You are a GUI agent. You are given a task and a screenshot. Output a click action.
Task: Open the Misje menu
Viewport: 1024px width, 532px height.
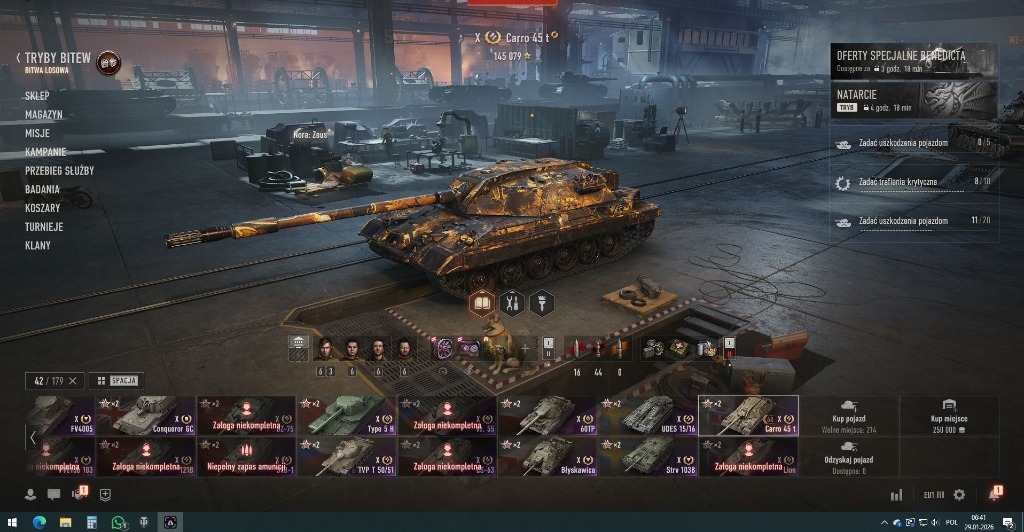(x=38, y=133)
